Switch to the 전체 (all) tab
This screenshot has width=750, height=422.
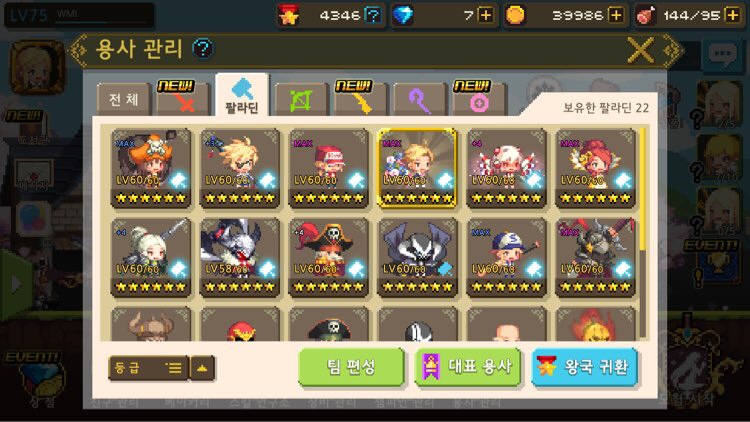pyautogui.click(x=124, y=100)
